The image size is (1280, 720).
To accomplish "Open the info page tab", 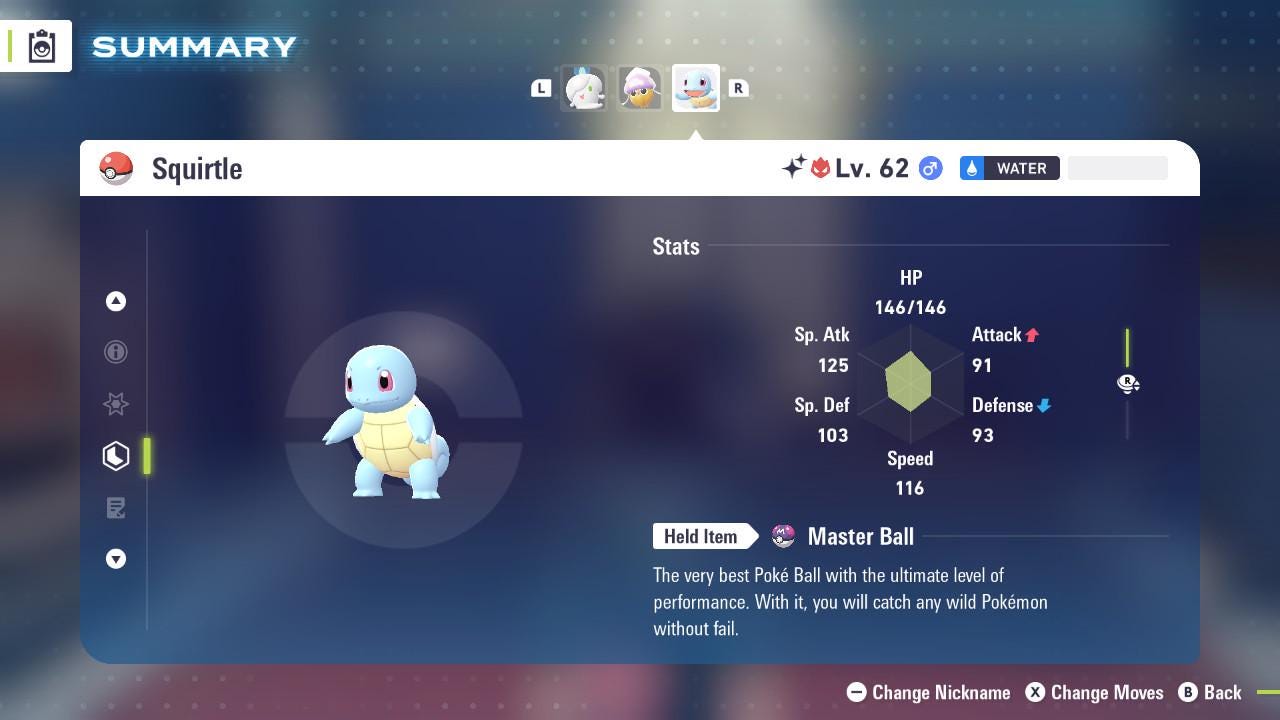I will pos(116,352).
